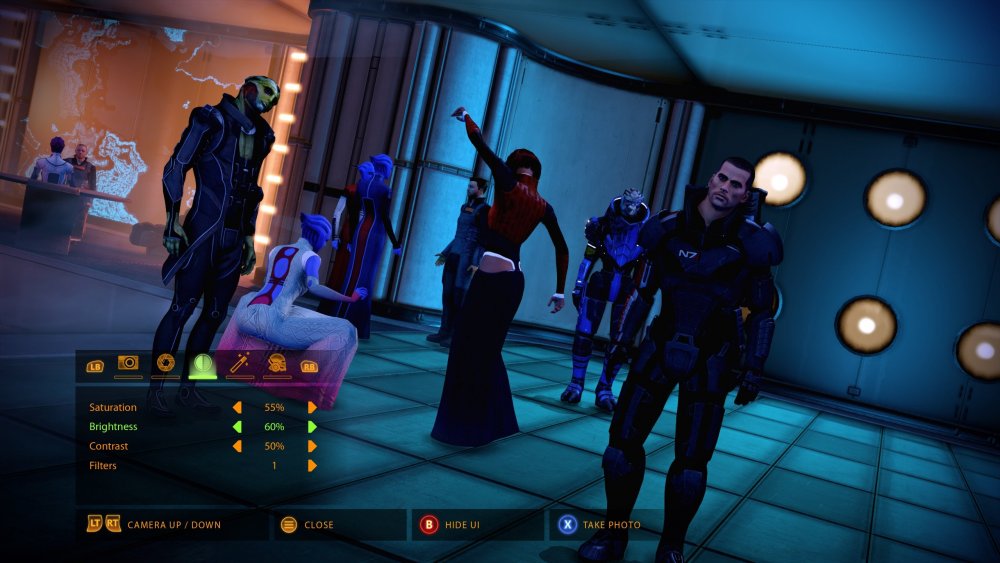Decrease Saturation with its left arrow
Screen dimensions: 1000x563
(x=237, y=408)
